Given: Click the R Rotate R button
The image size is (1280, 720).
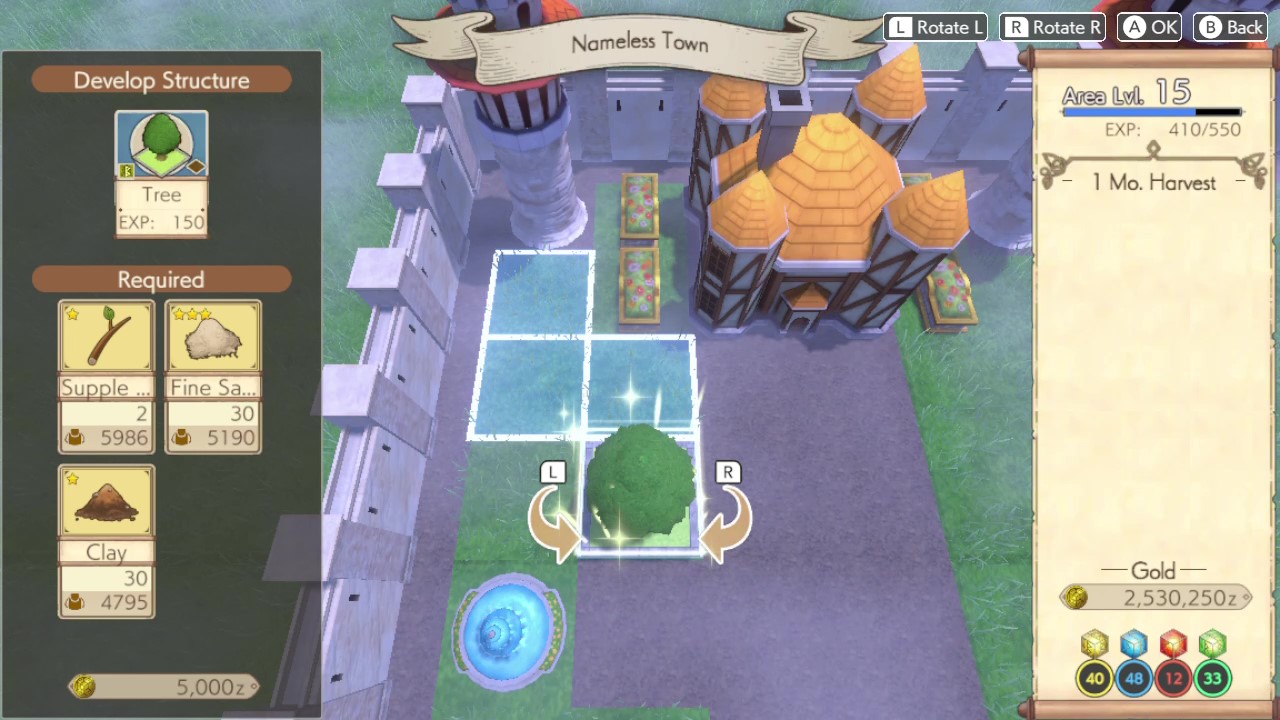Looking at the screenshot, I should click(x=1052, y=27).
